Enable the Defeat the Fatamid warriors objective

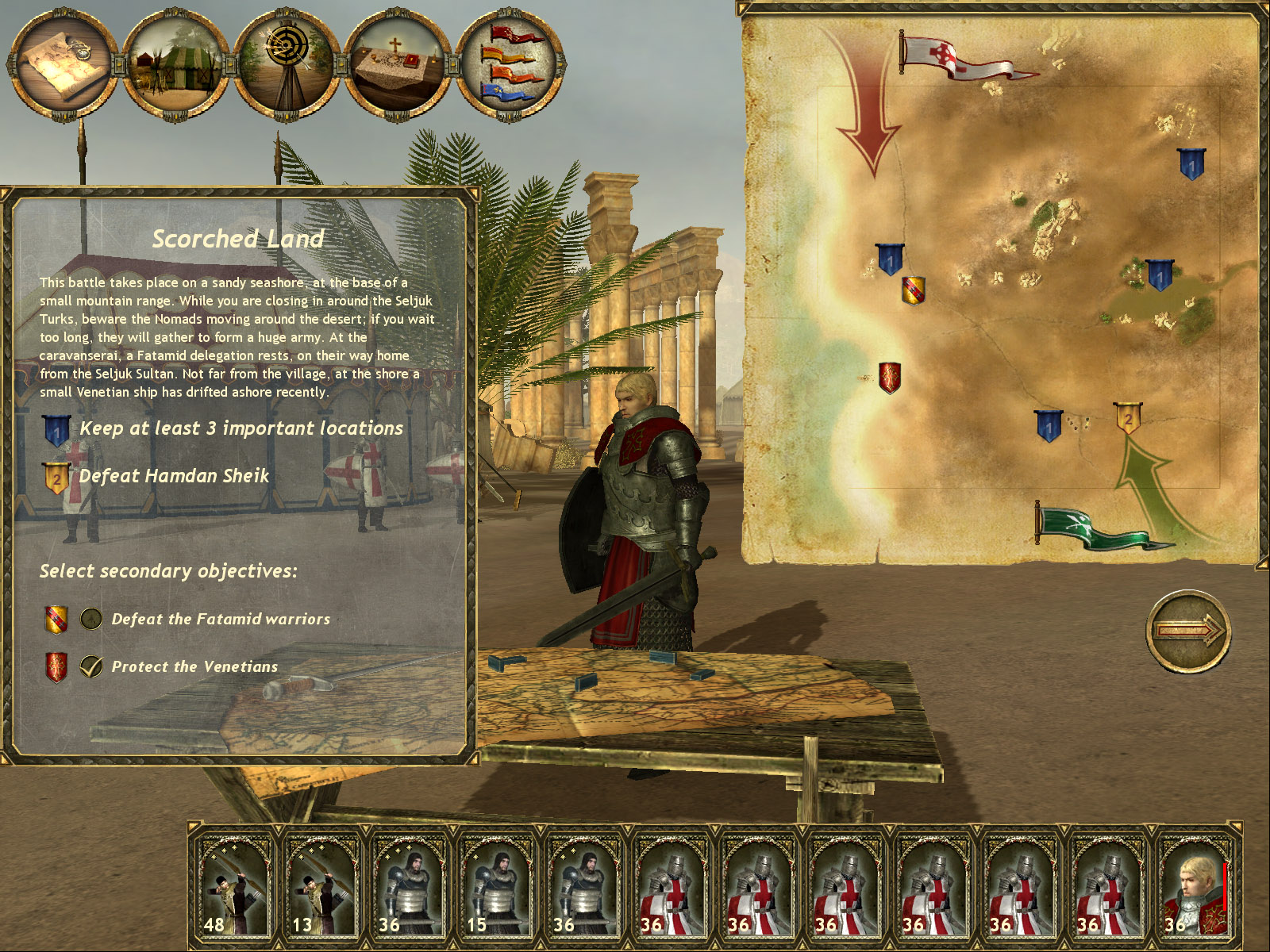coord(90,620)
